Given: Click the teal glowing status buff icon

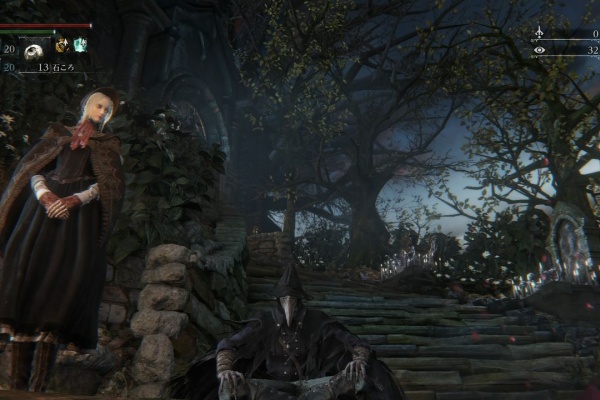Looking at the screenshot, I should [x=80, y=45].
